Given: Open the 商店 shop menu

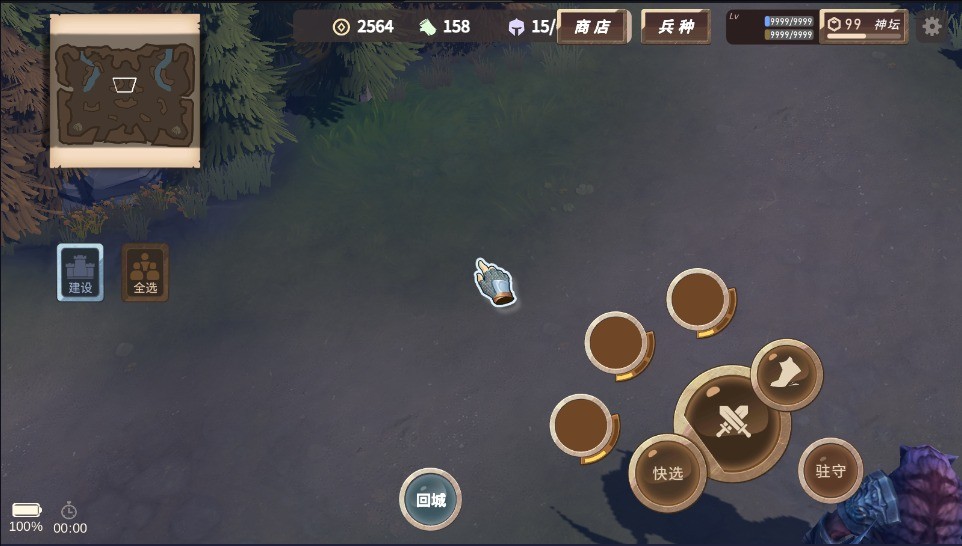Looking at the screenshot, I should [592, 27].
